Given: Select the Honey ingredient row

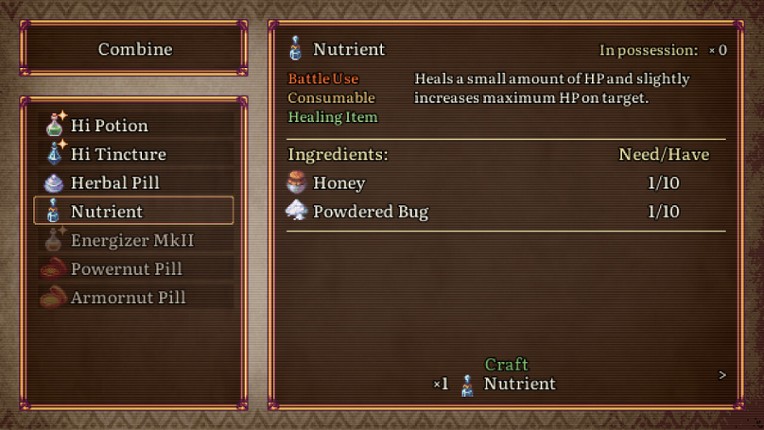Looking at the screenshot, I should [x=505, y=183].
